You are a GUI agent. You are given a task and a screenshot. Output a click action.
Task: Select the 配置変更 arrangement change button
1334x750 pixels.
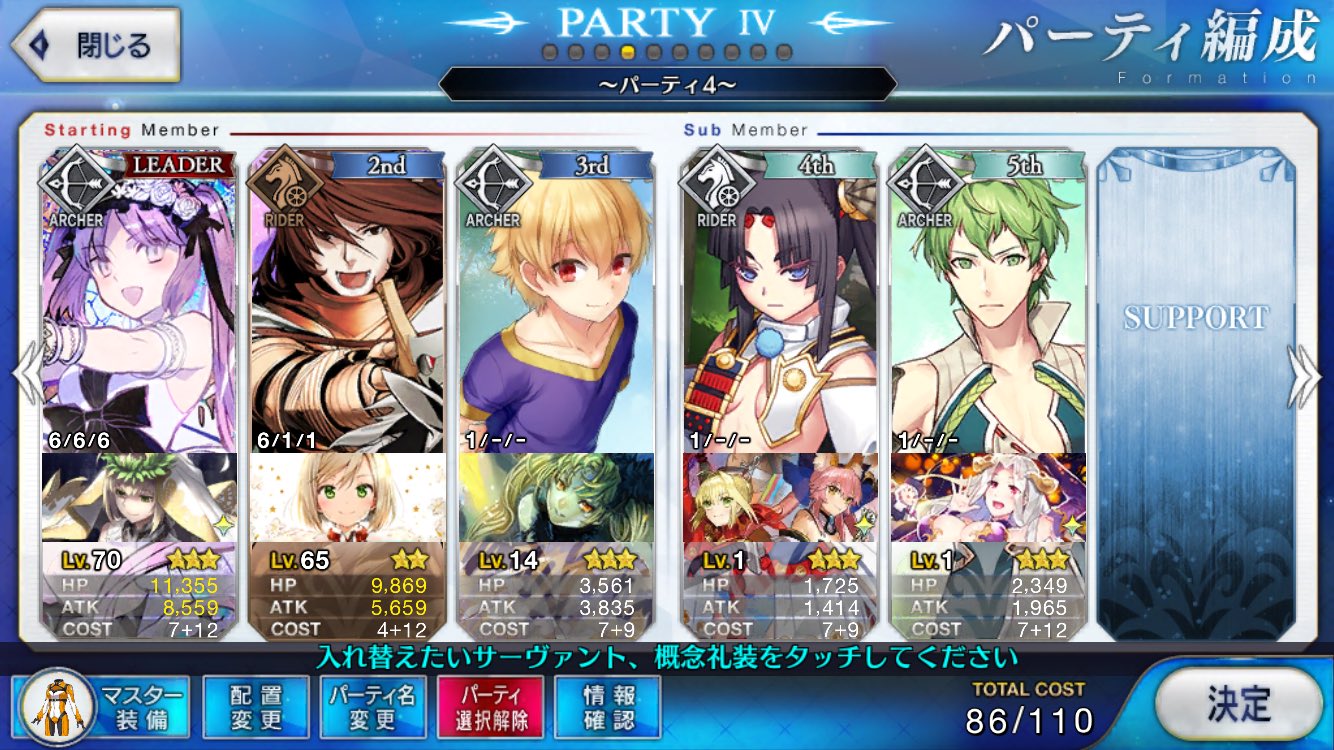[x=256, y=706]
